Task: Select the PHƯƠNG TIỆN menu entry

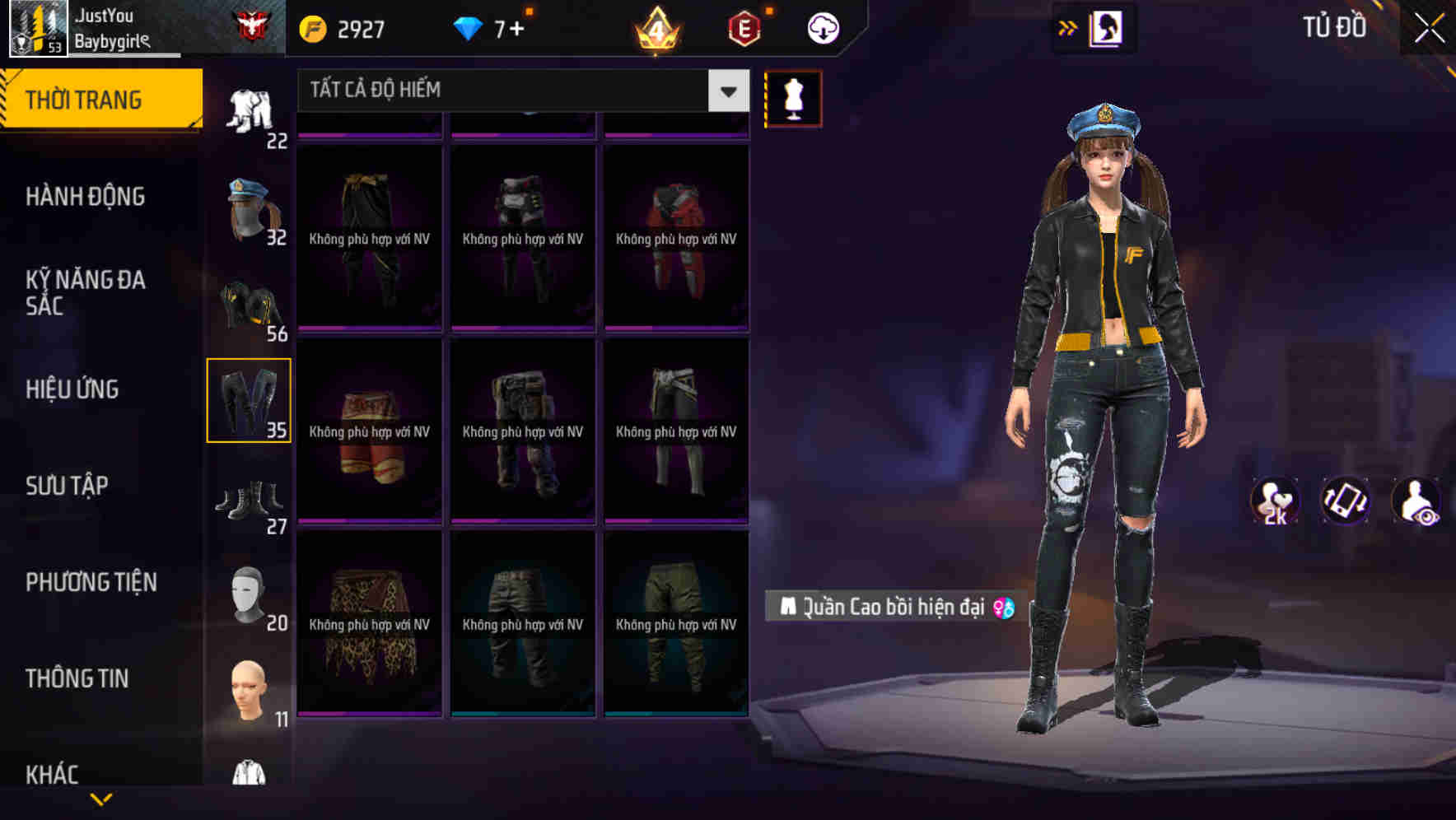Action: (91, 582)
